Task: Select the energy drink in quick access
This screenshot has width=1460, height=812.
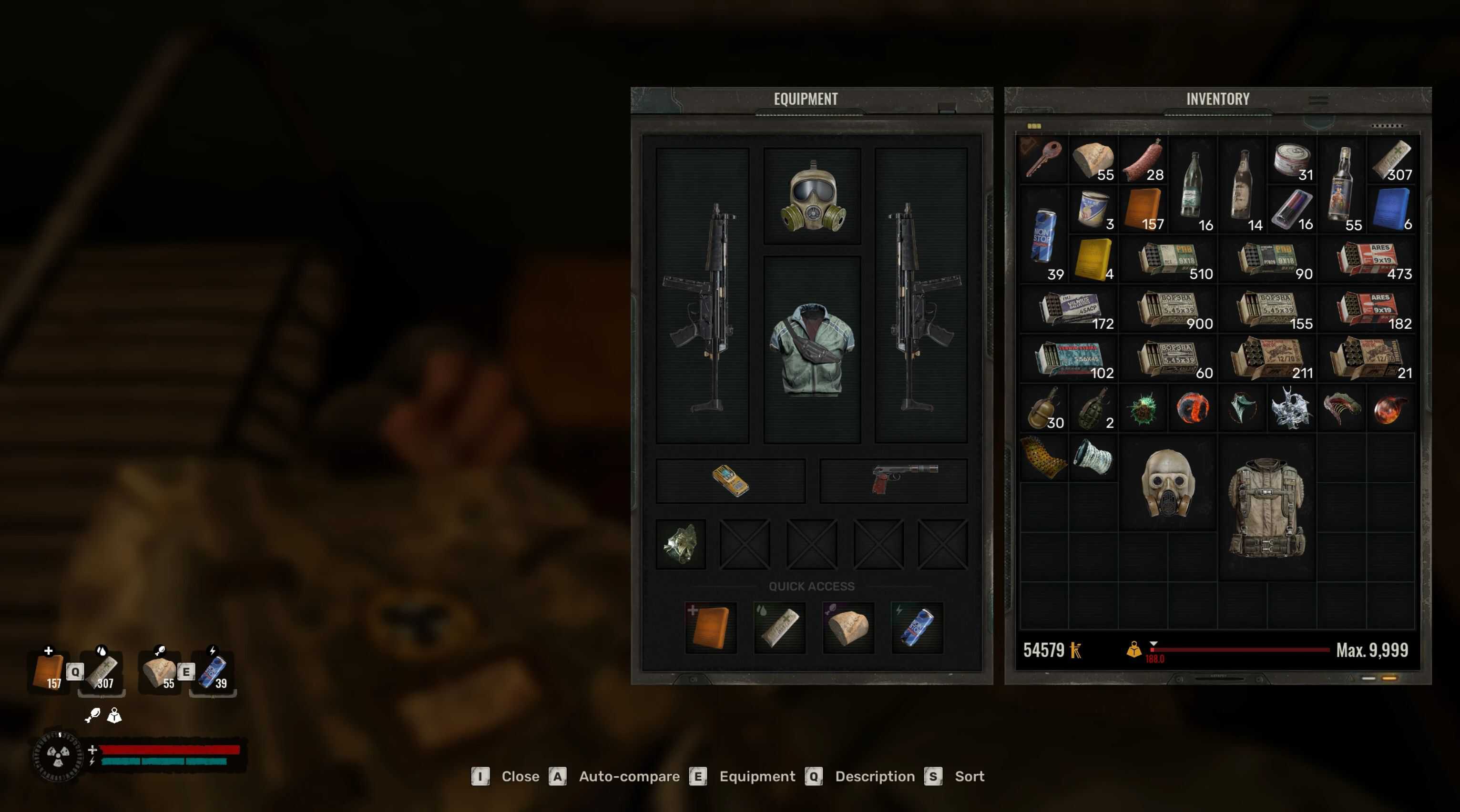Action: tap(917, 627)
